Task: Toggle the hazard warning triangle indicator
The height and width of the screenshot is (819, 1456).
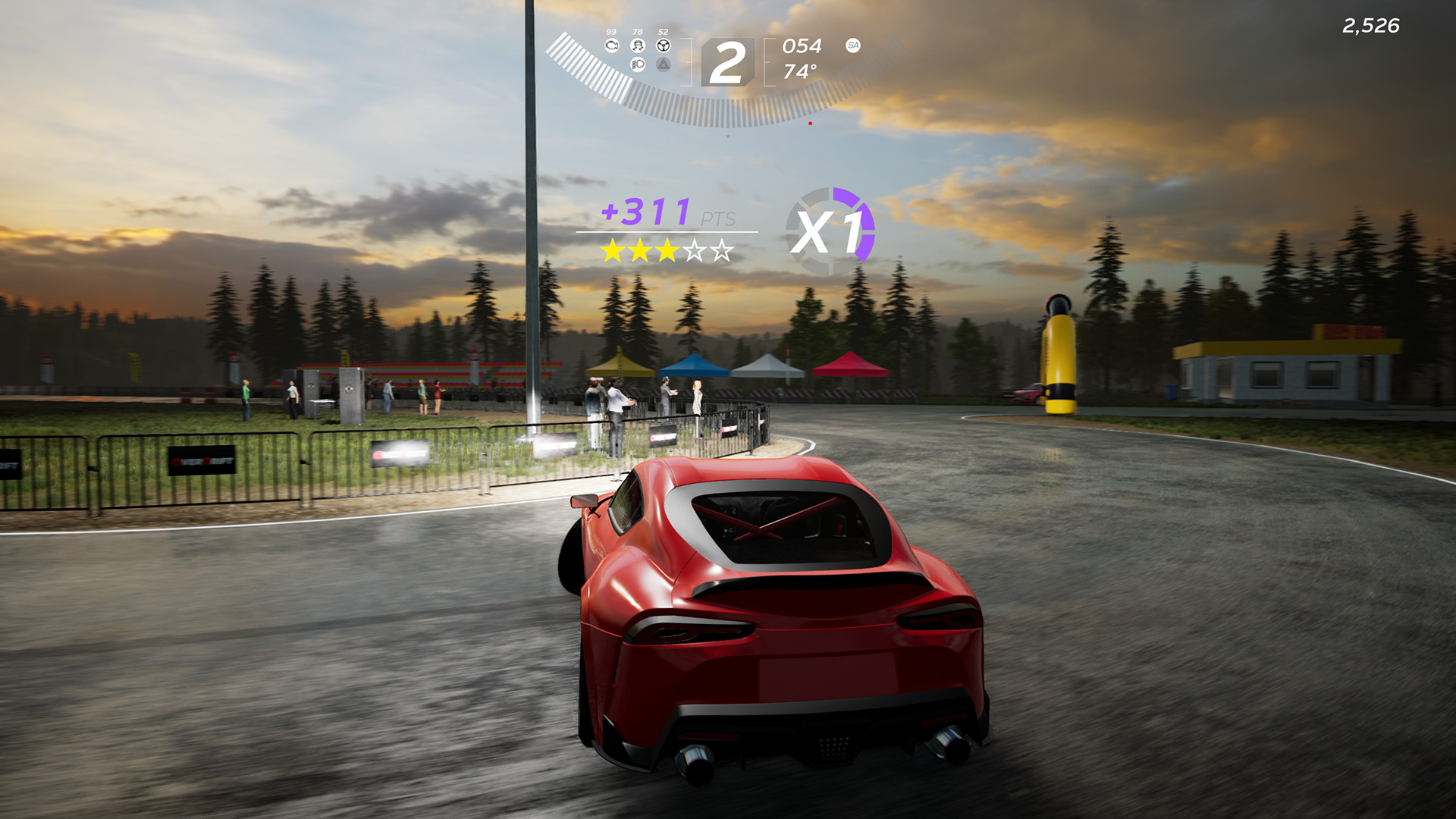Action: (x=664, y=65)
